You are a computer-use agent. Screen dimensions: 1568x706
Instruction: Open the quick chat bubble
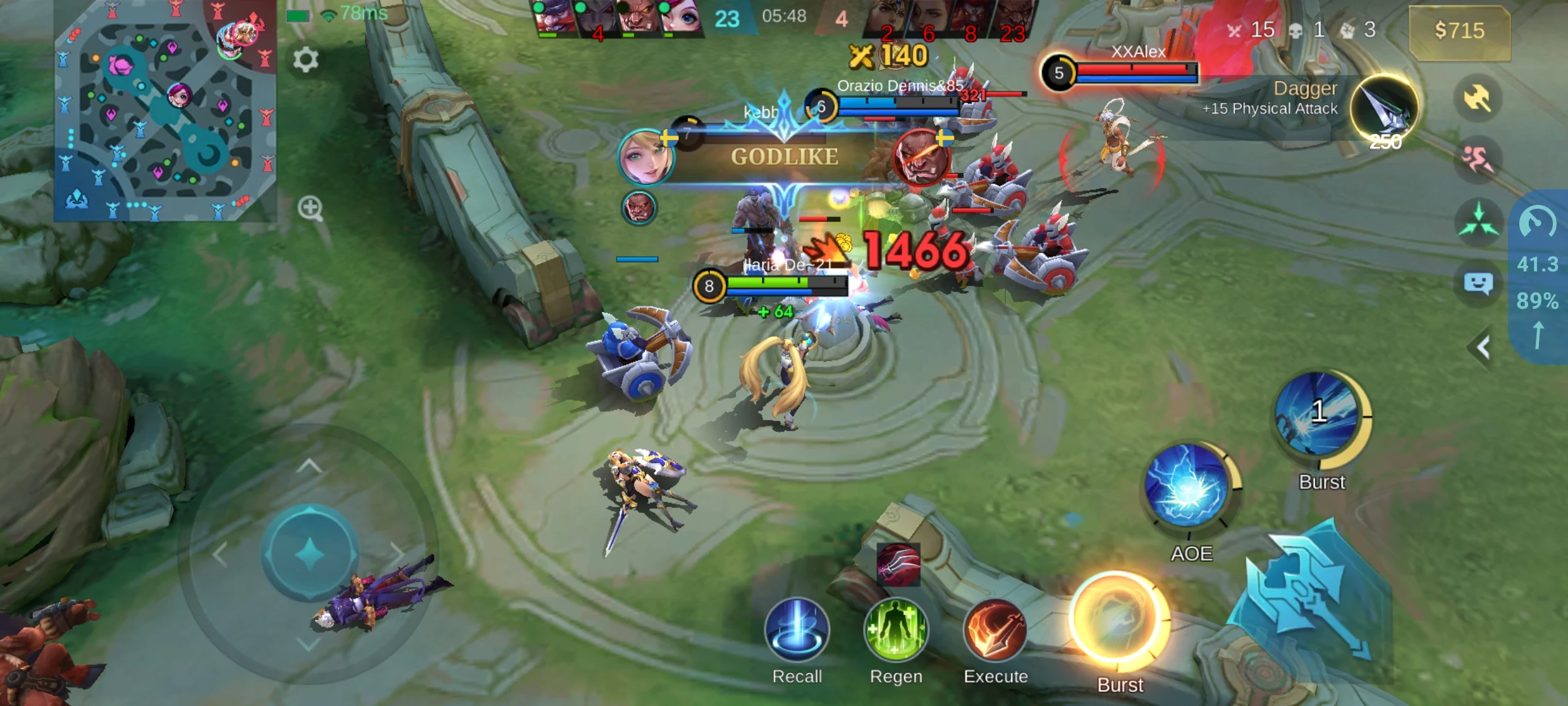pyautogui.click(x=1478, y=283)
